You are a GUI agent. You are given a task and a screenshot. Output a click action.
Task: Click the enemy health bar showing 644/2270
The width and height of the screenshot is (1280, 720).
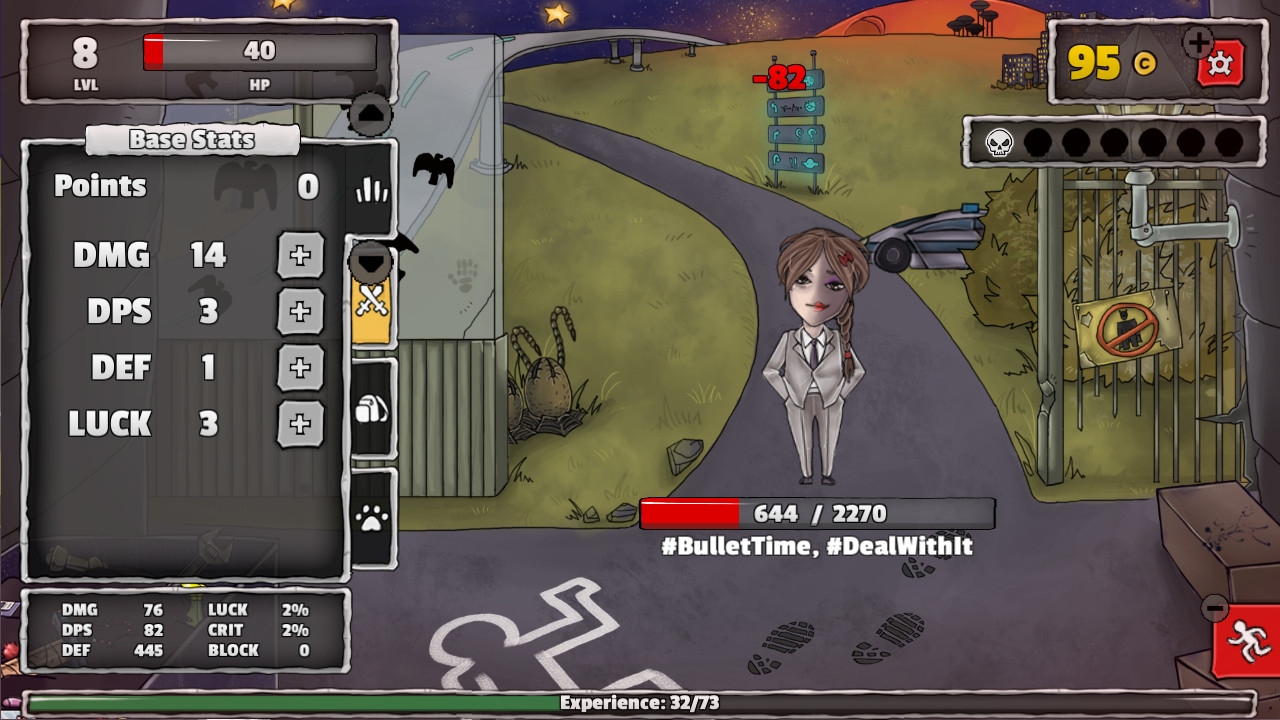(815, 513)
